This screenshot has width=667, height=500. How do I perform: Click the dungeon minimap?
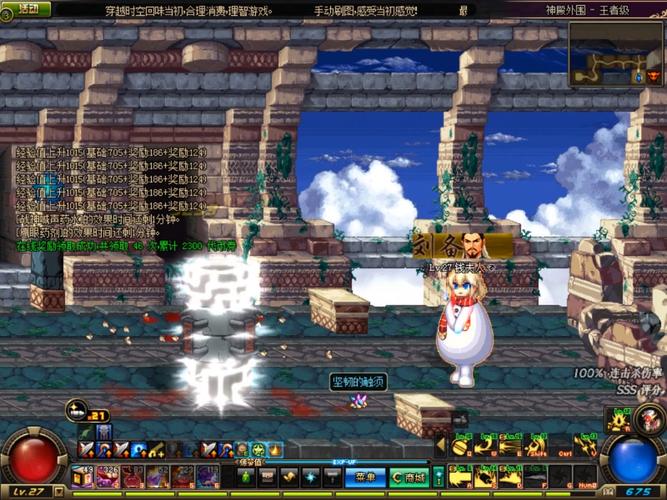[x=616, y=54]
